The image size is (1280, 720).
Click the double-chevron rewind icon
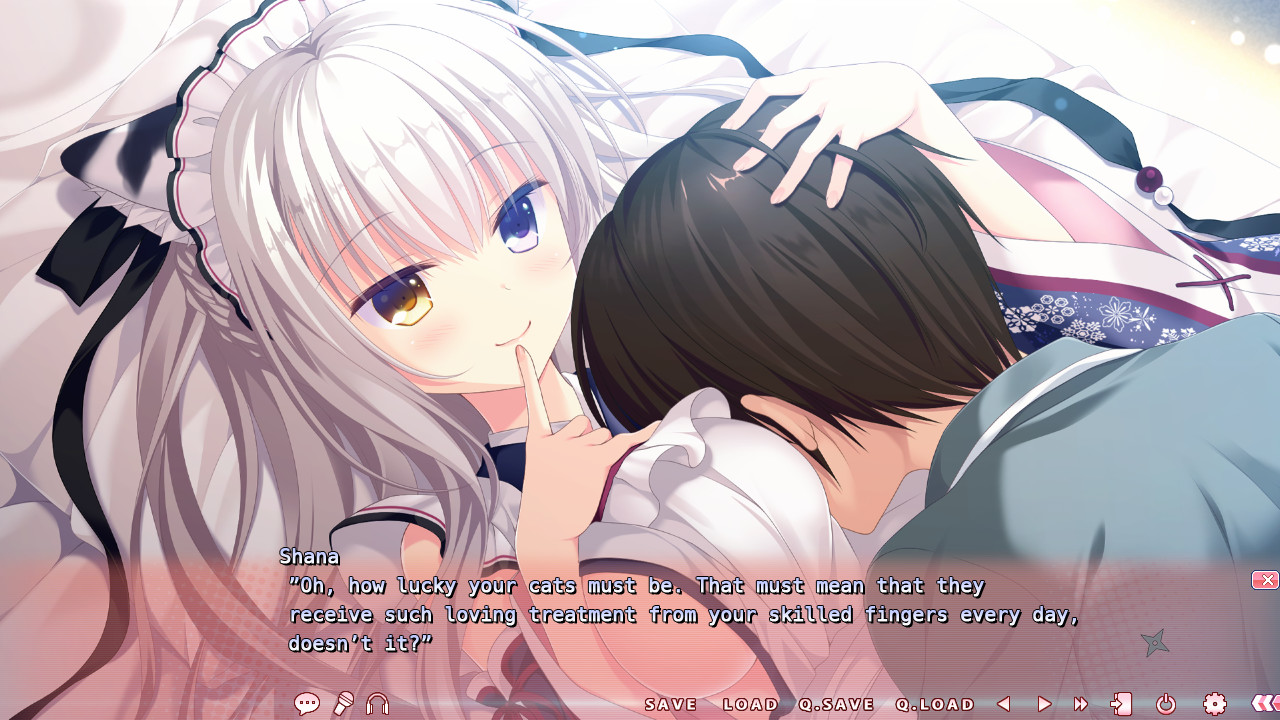tap(1266, 703)
